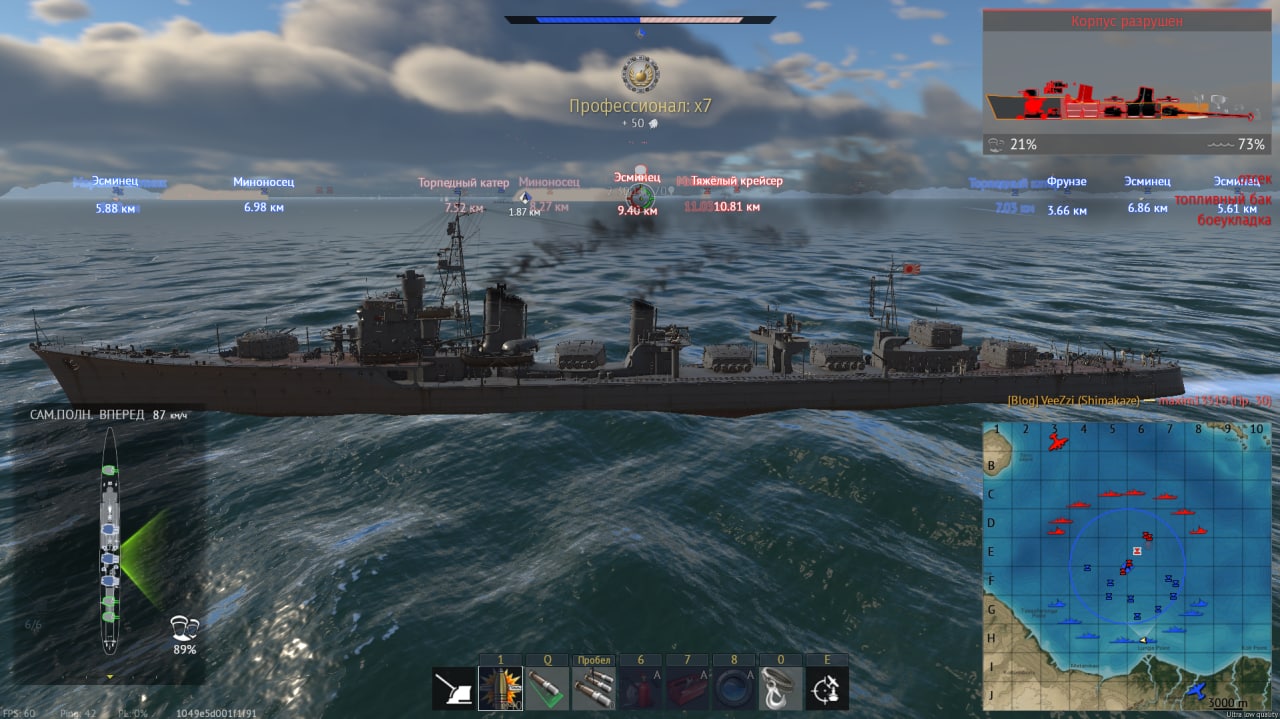
Task: Activate the fire extinguisher action
Action: coord(640,689)
